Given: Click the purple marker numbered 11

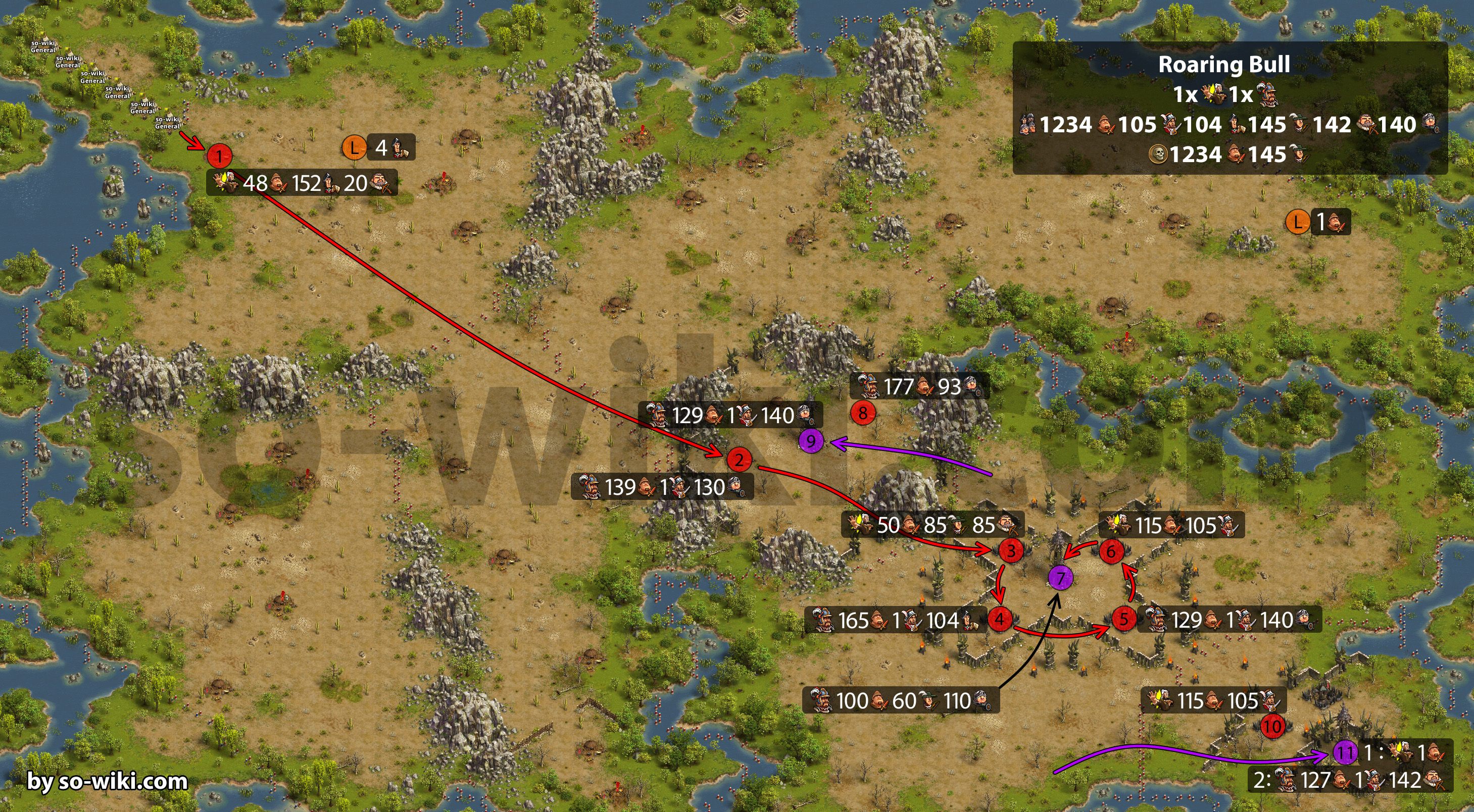Looking at the screenshot, I should click(x=1345, y=752).
